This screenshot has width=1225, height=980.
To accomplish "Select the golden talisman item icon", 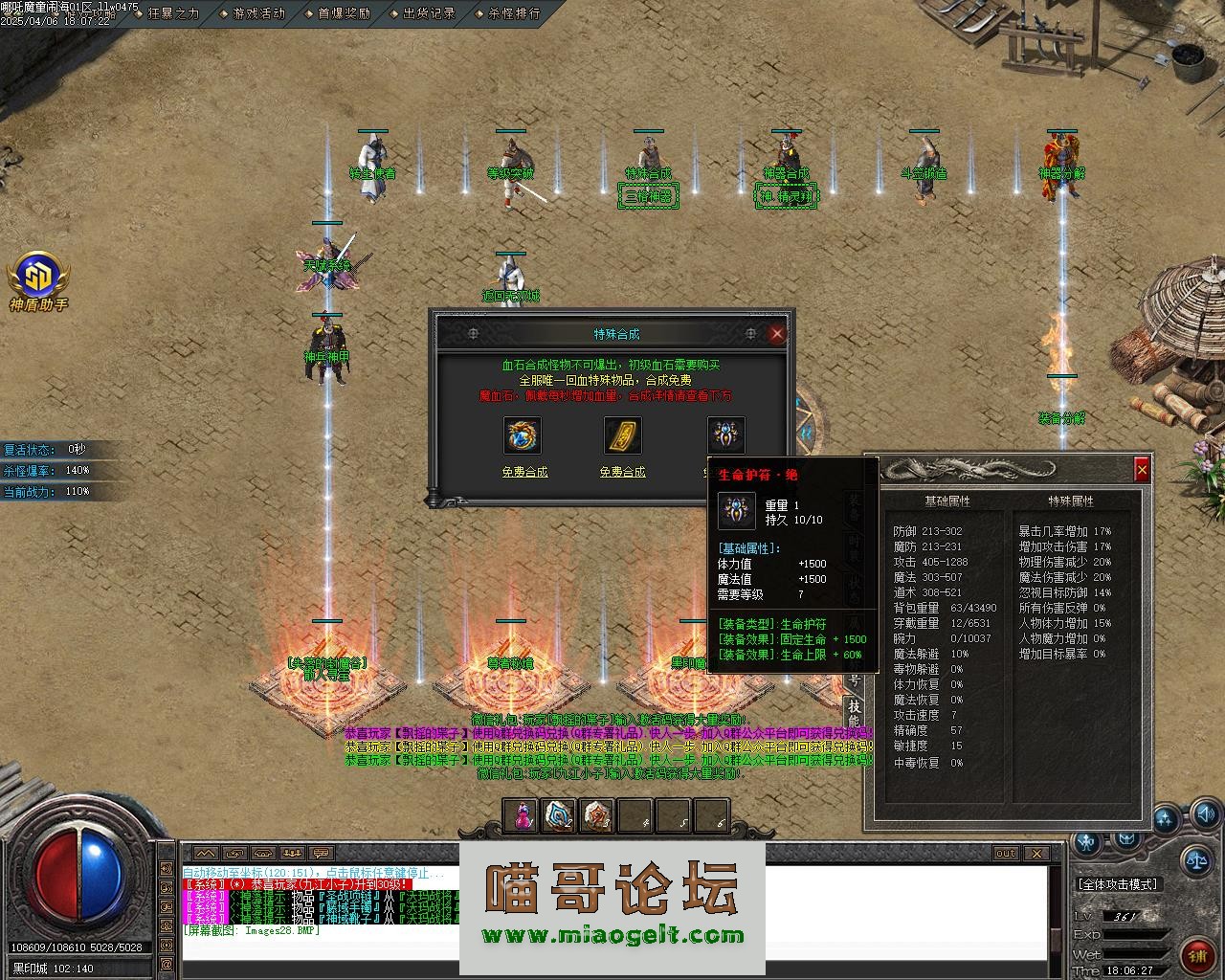I will [622, 435].
